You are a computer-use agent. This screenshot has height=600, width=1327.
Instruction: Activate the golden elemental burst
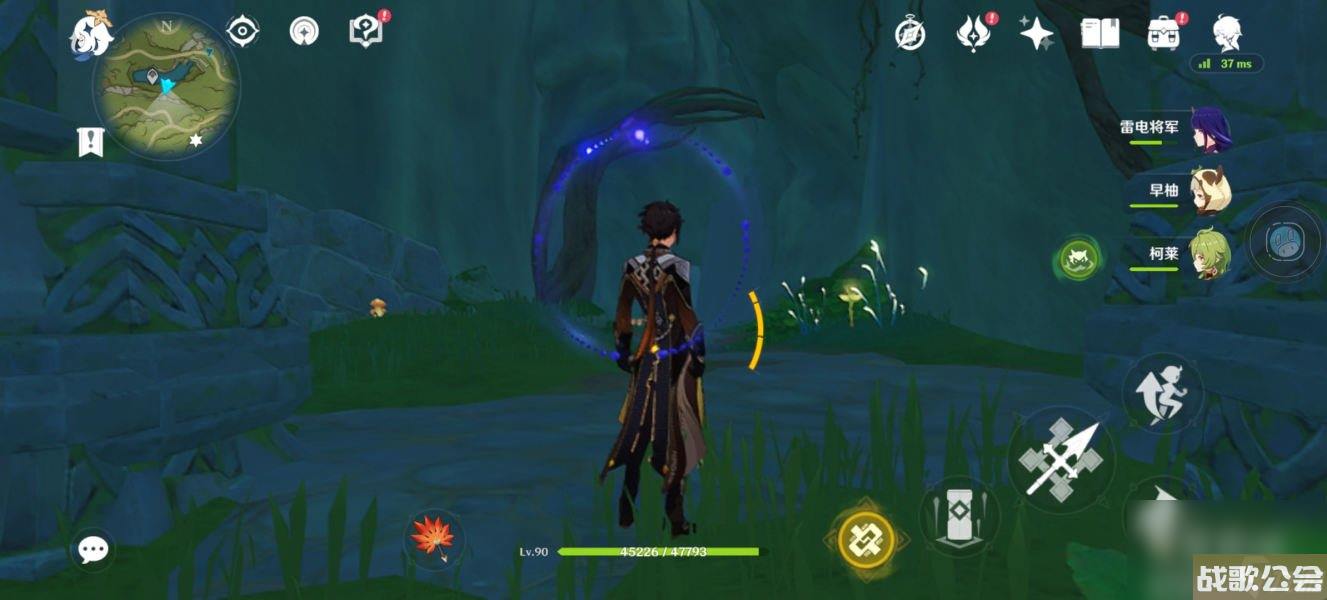[866, 541]
